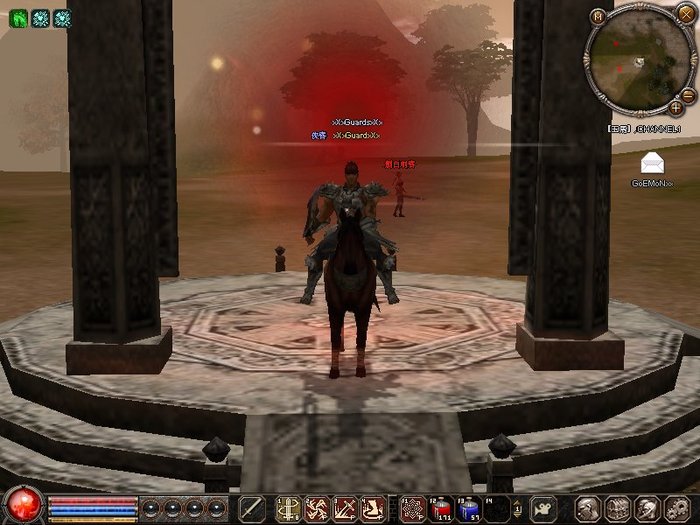Open the character helmet menu
The height and width of the screenshot is (525, 700).
[x=590, y=508]
